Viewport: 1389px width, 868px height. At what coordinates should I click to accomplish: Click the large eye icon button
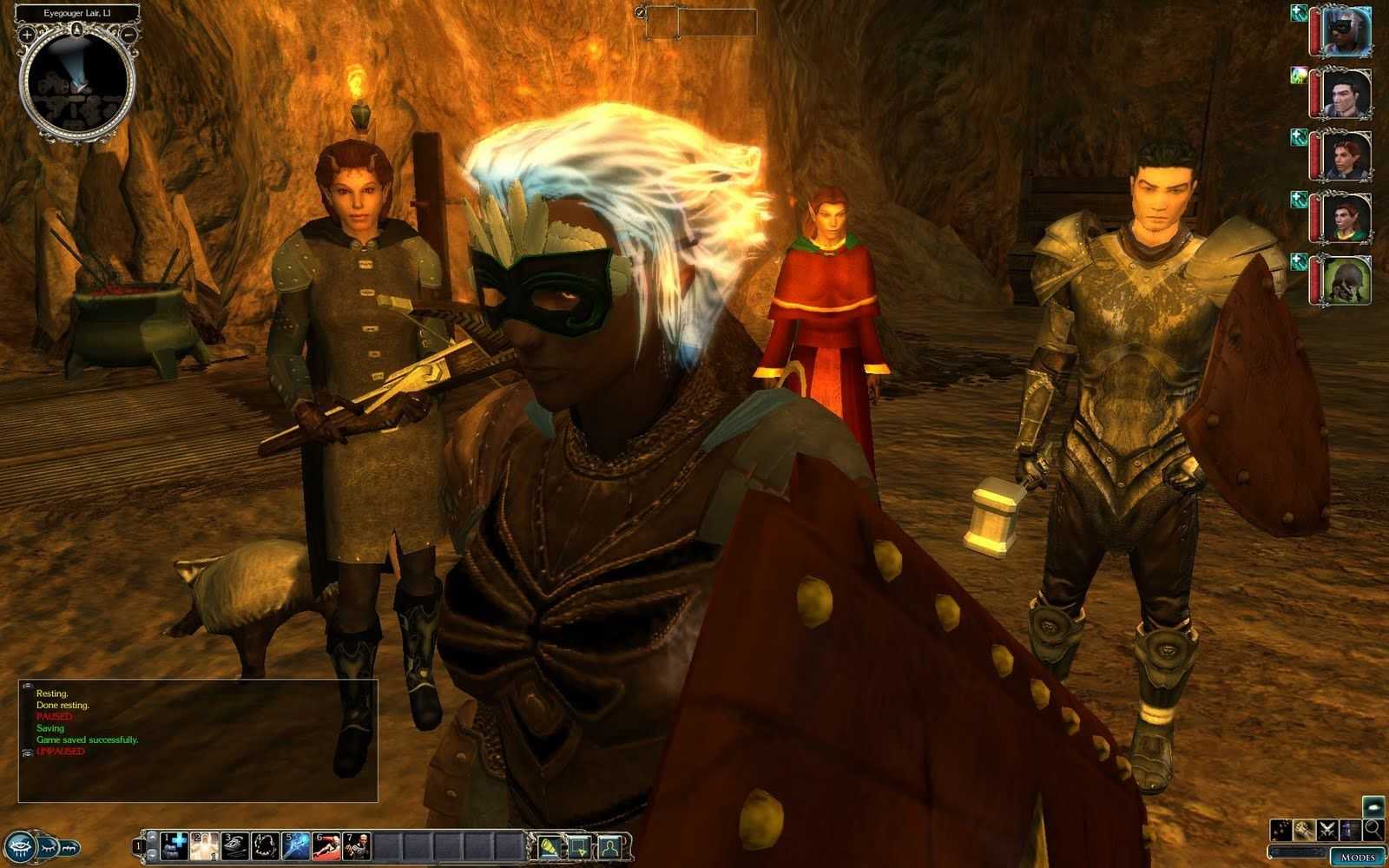[x=21, y=845]
